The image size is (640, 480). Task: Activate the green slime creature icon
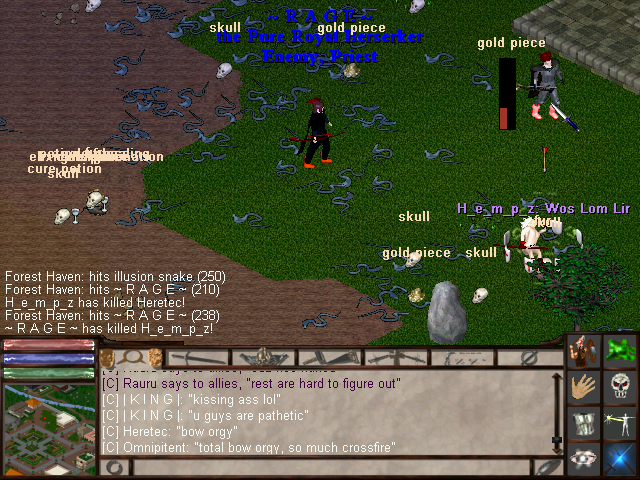point(621,352)
